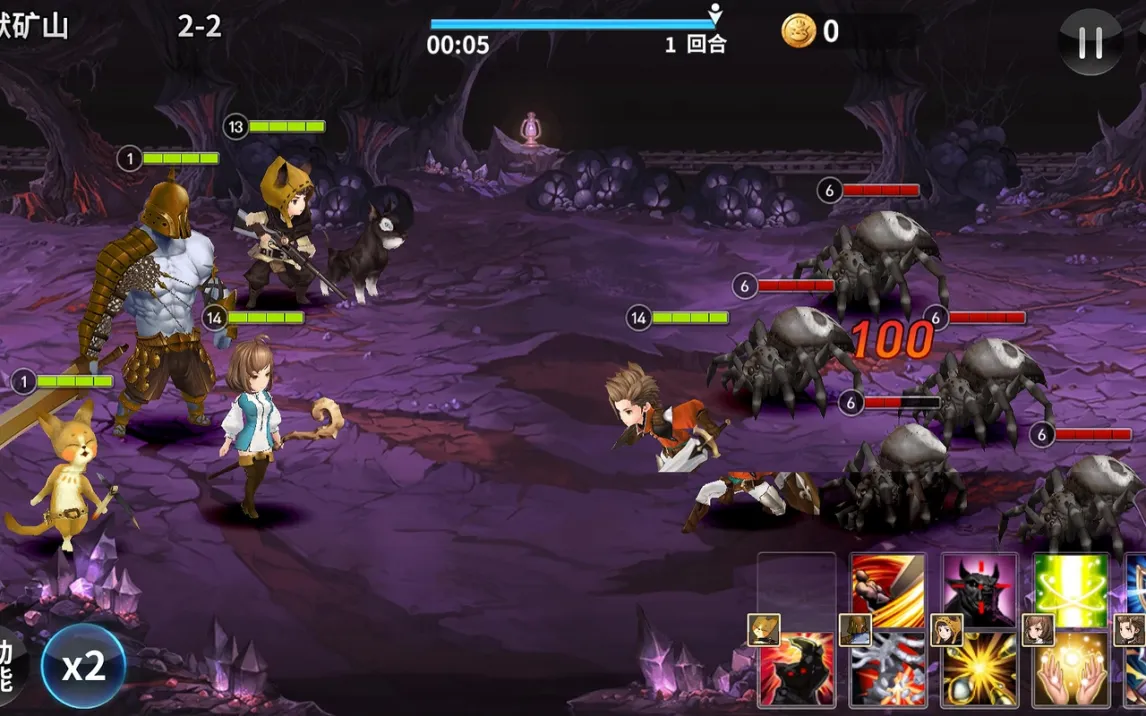Cast the glowing healing hands skill
The height and width of the screenshot is (716, 1146).
click(1071, 670)
